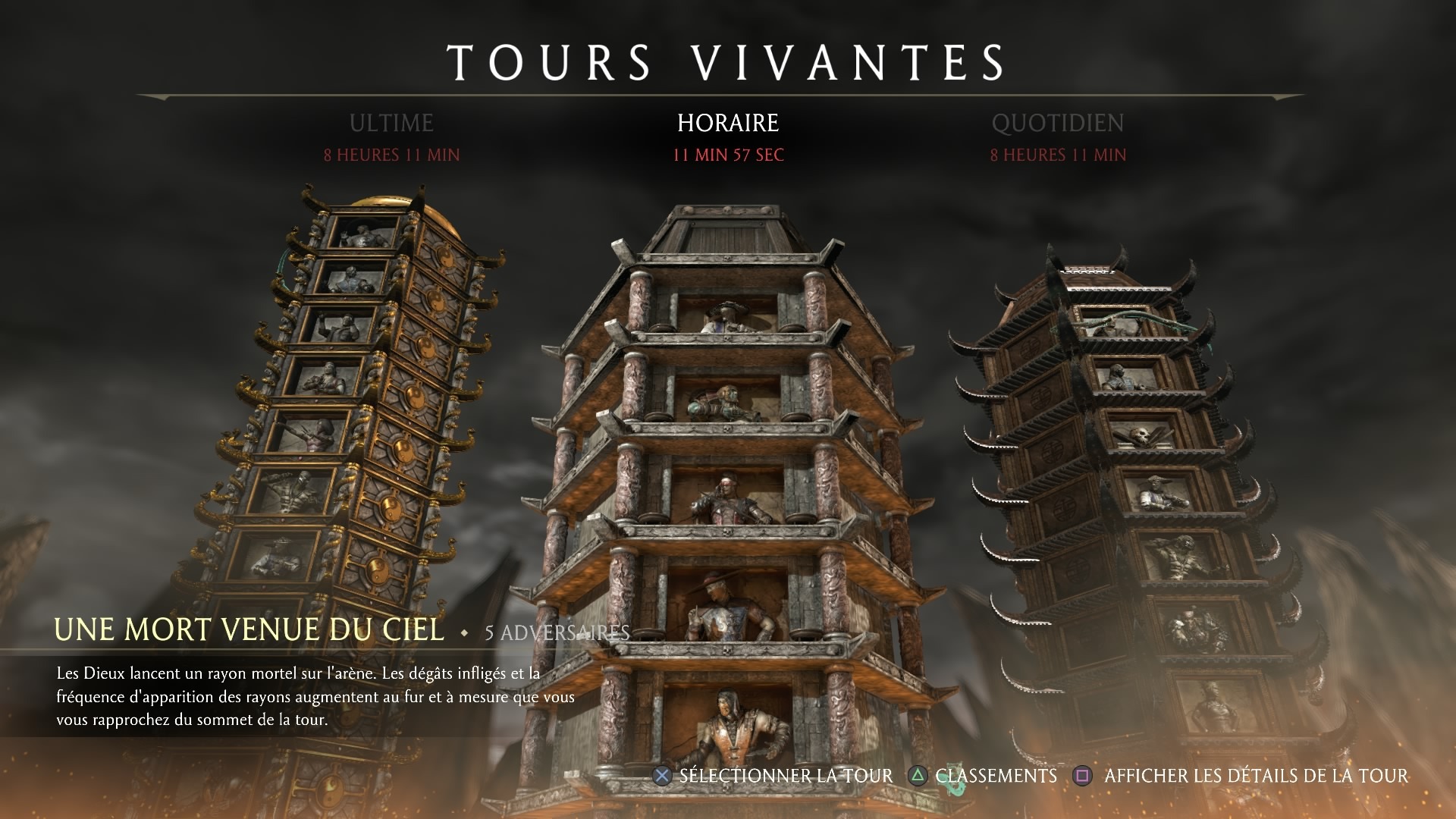Screen dimensions: 1456x819
Task: Click Sélectionner la tour
Action: pos(774,776)
